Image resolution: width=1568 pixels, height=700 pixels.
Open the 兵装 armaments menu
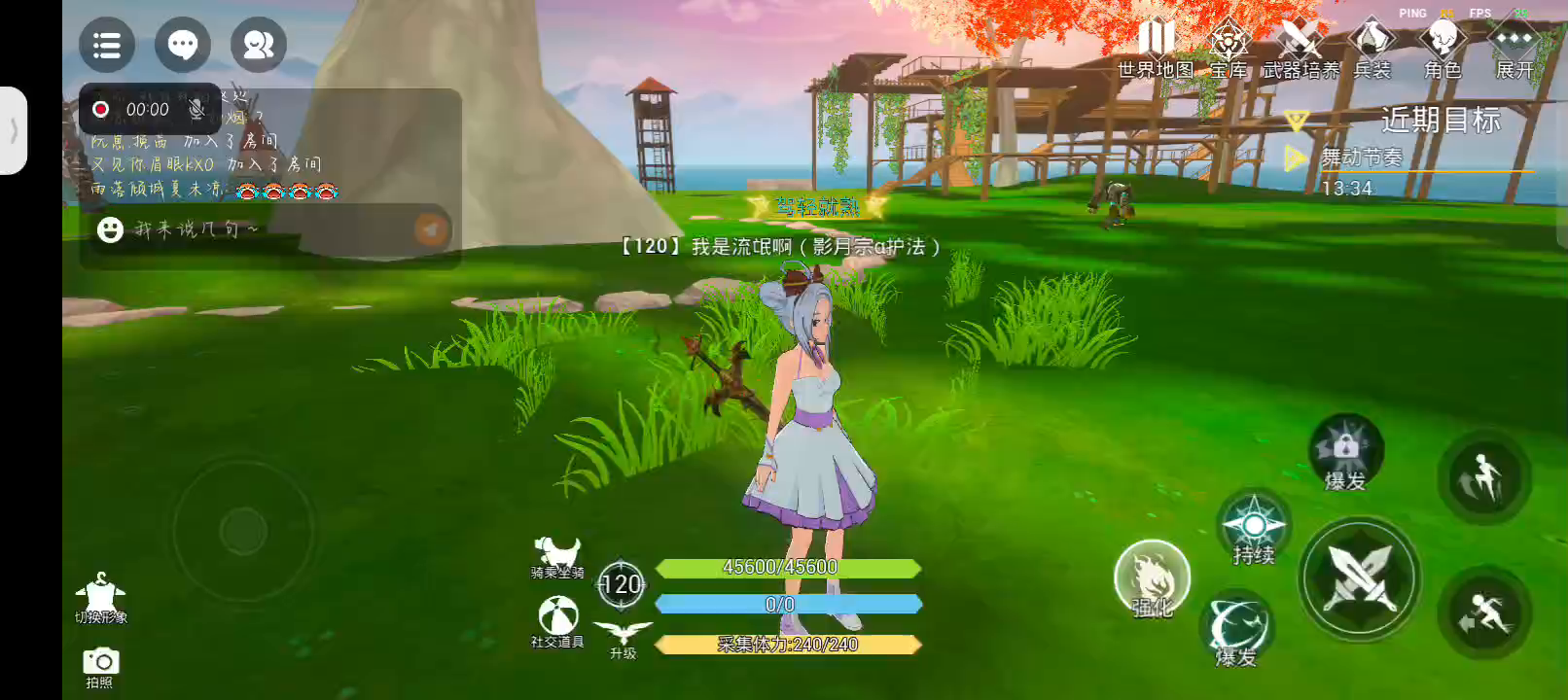click(x=1372, y=51)
